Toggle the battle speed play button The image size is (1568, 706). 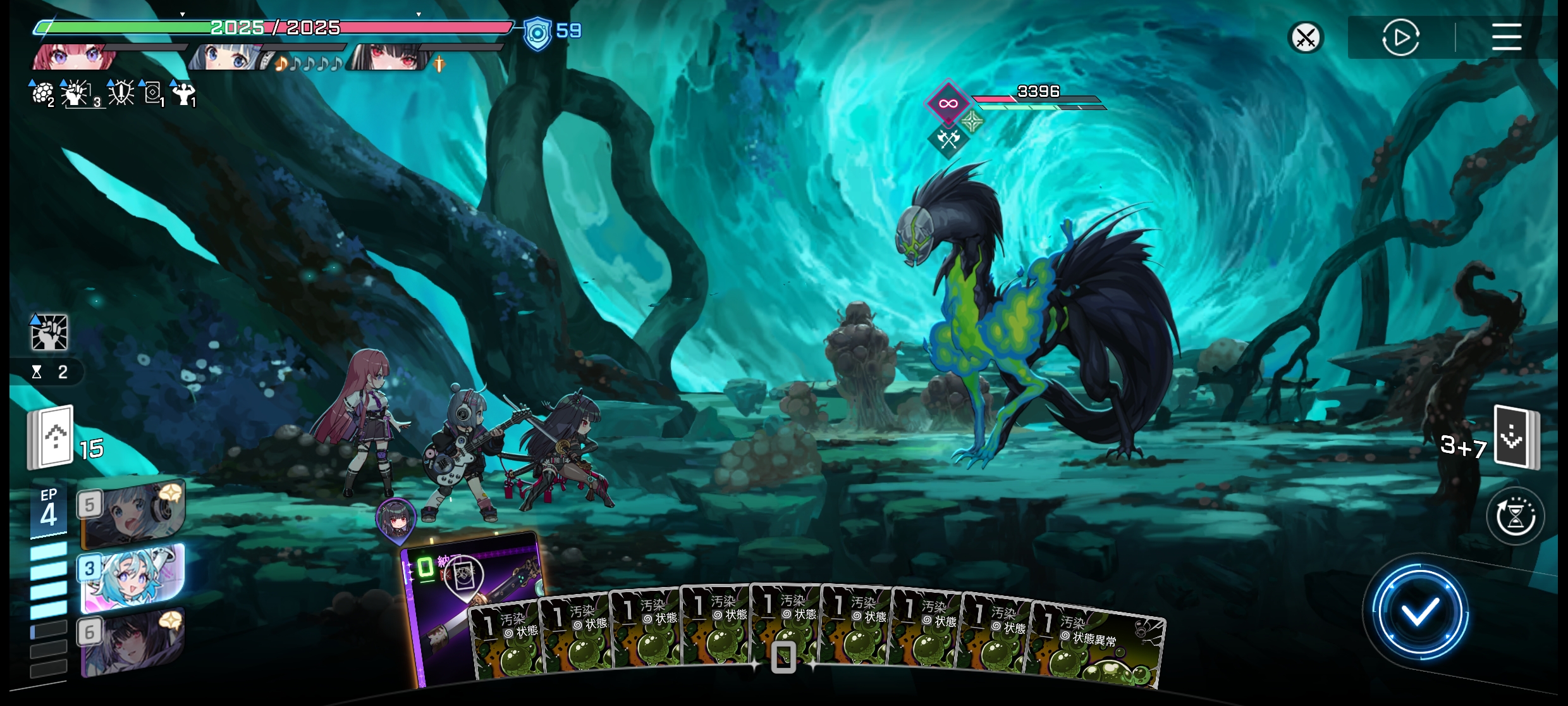coord(1400,38)
